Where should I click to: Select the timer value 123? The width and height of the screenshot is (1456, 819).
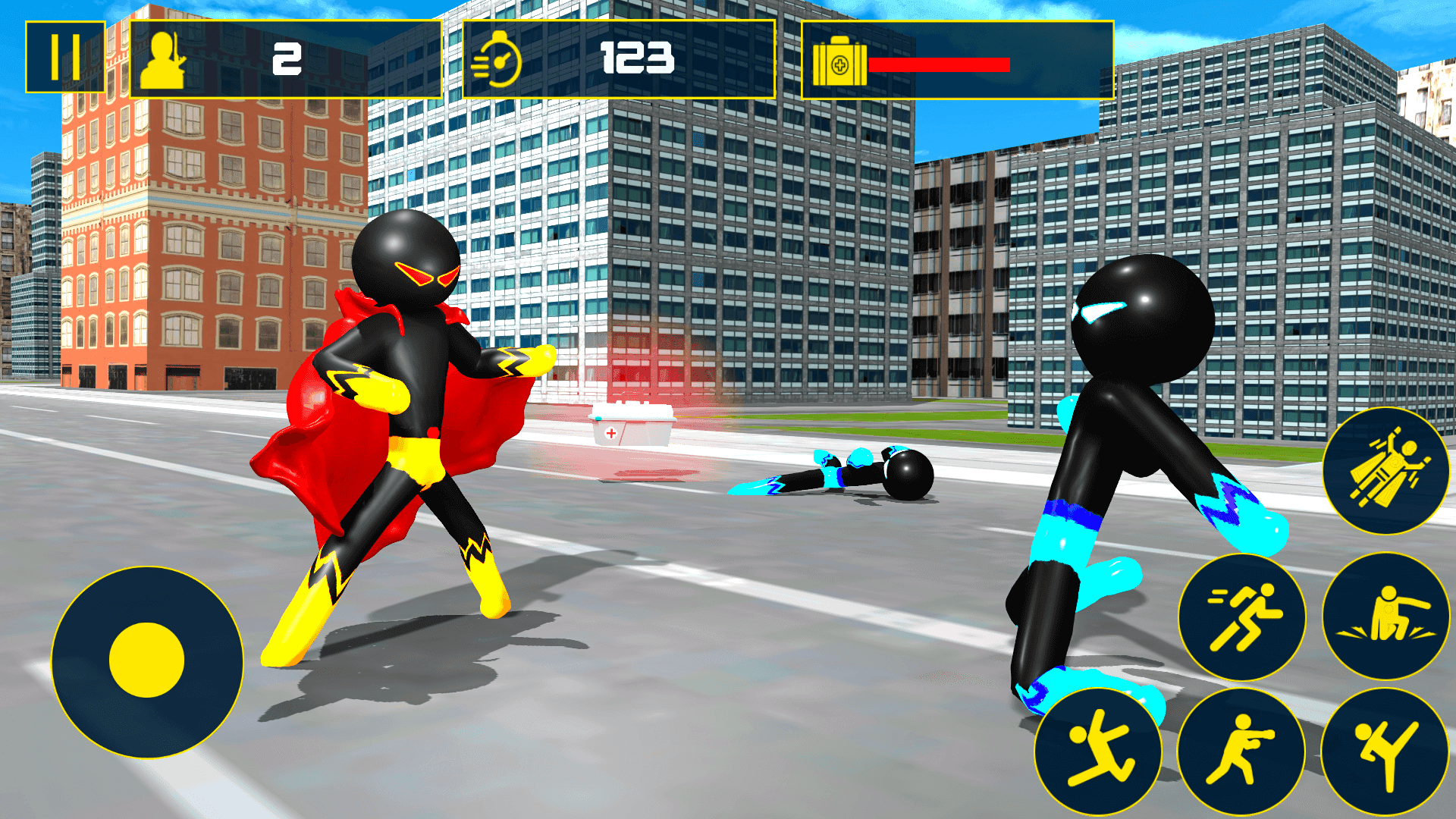[637, 58]
